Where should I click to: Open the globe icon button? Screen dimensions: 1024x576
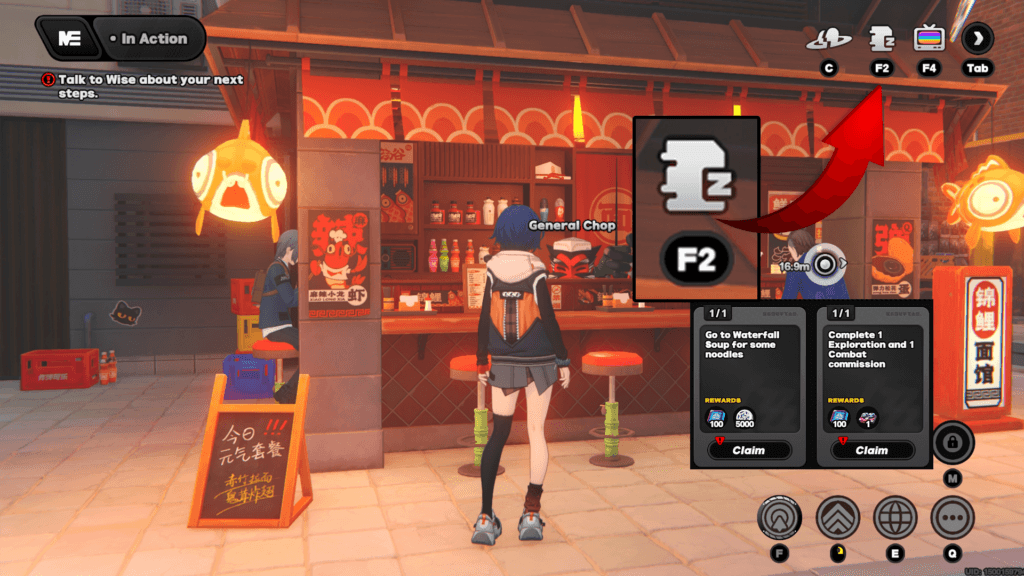coord(895,518)
